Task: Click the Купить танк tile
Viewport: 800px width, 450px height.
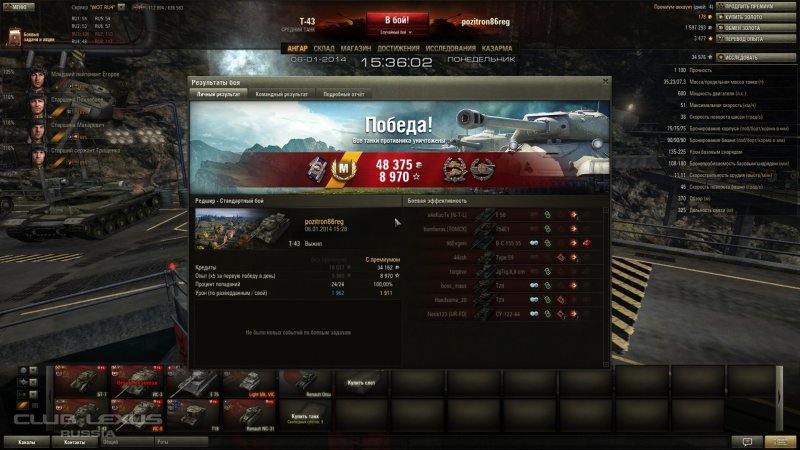Action: [x=305, y=415]
